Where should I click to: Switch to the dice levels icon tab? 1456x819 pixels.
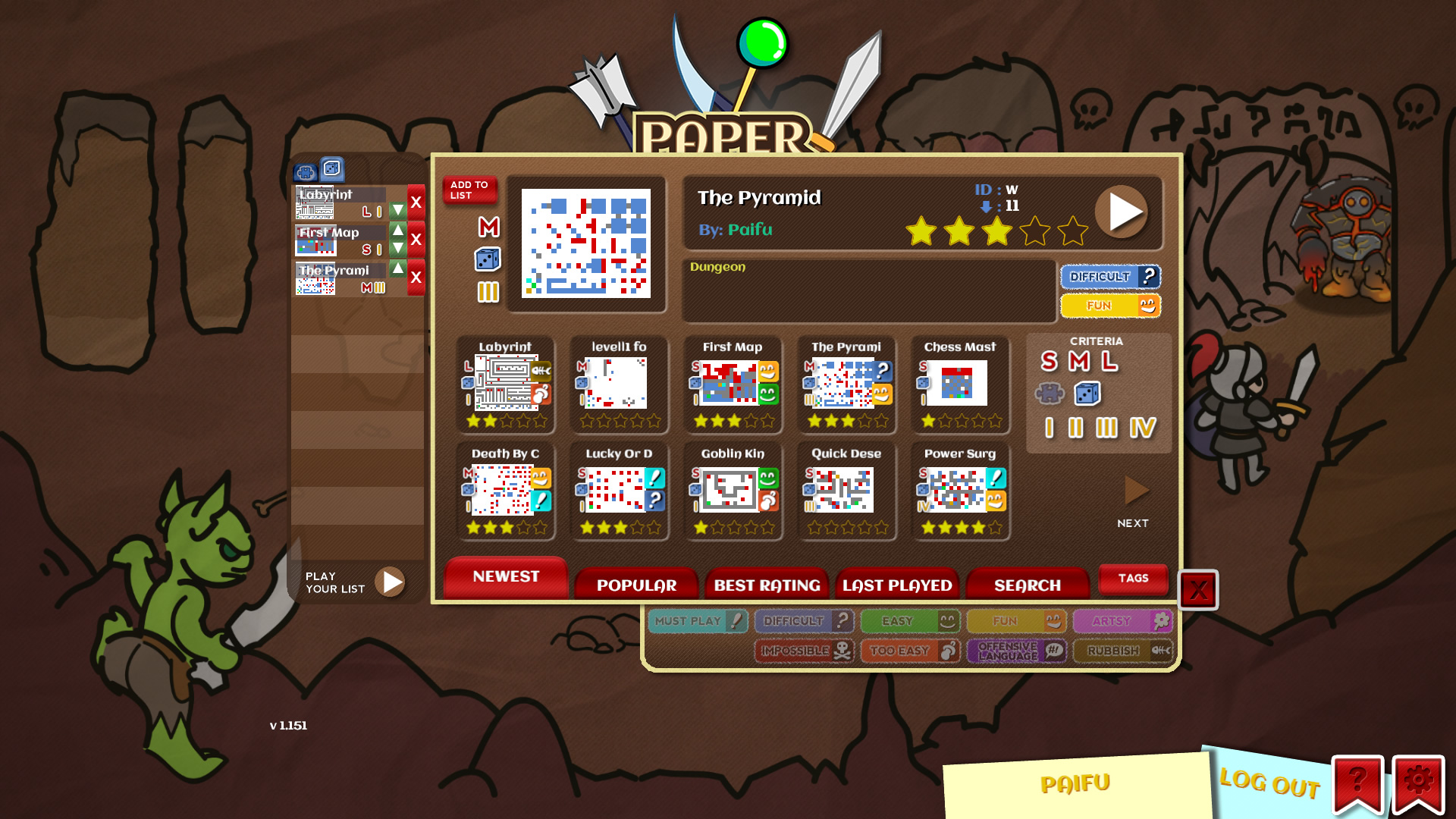coord(331,168)
